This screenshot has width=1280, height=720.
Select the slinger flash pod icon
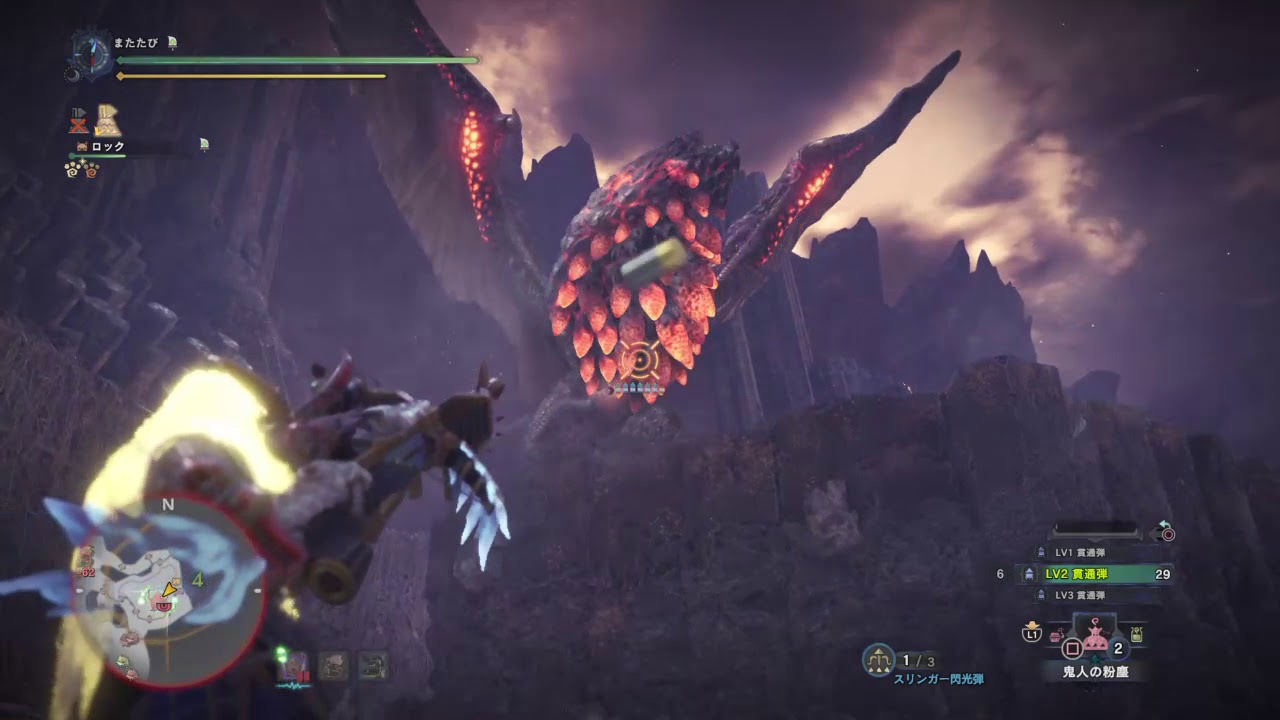coord(878,659)
